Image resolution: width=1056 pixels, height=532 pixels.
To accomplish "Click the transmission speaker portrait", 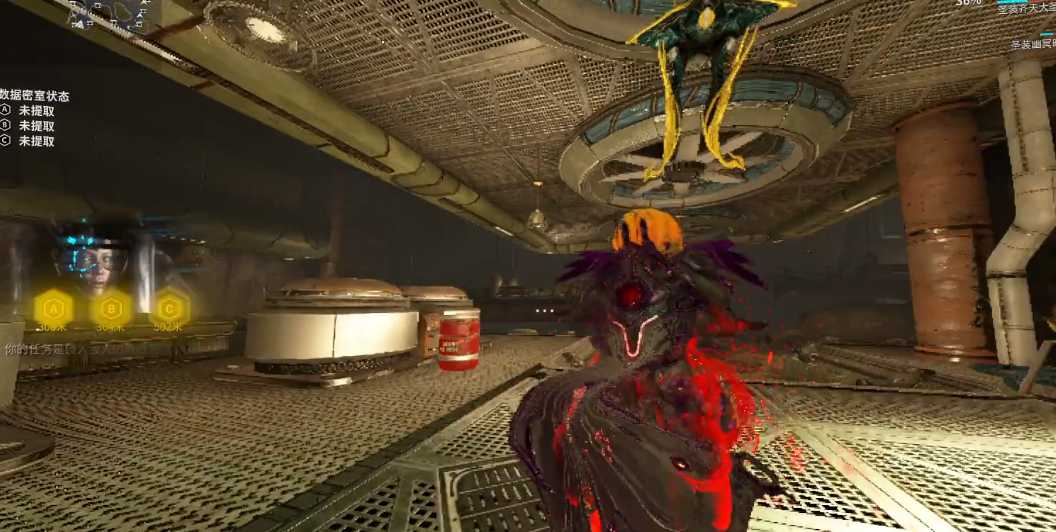I will pos(91,260).
